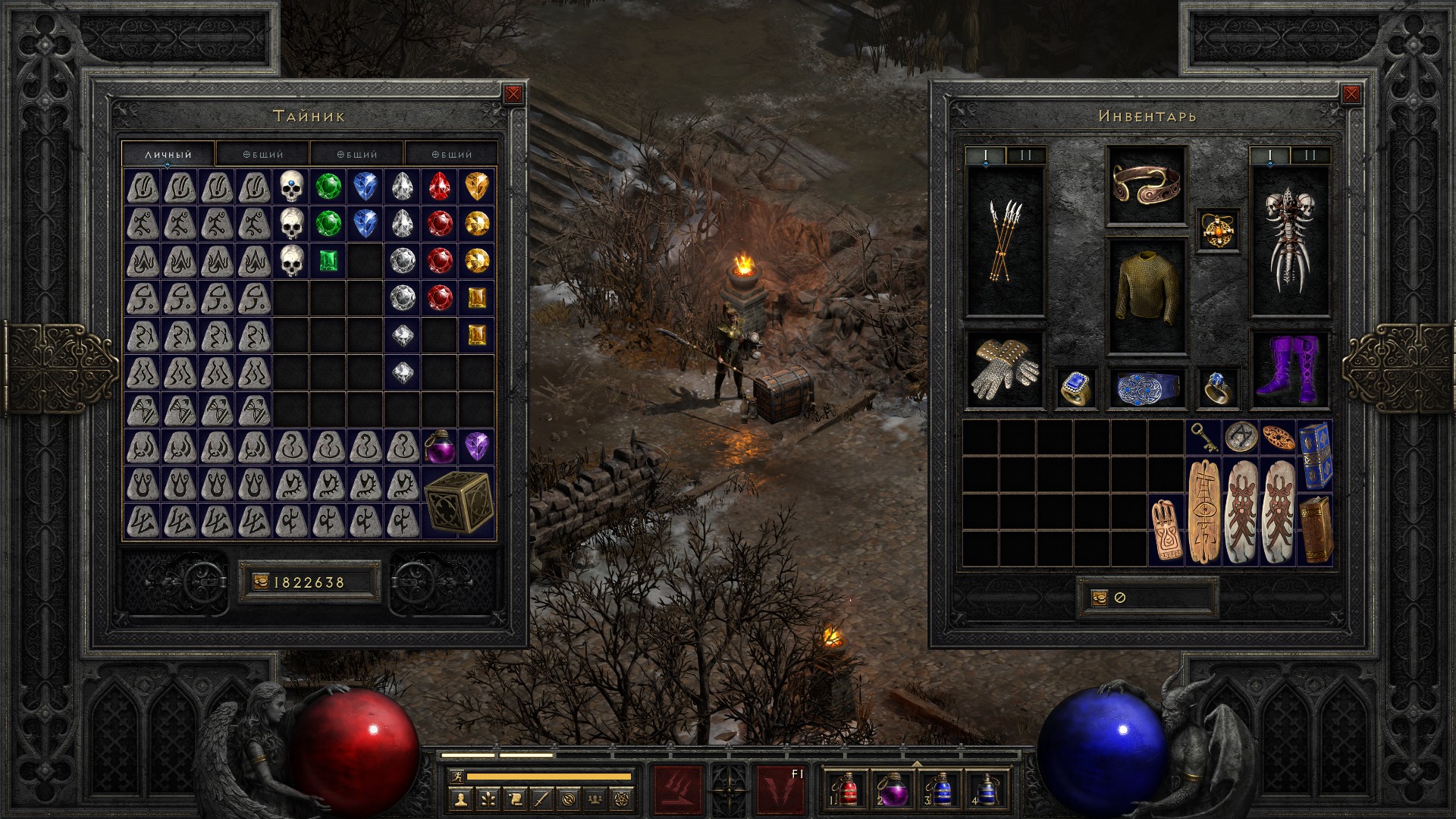1456x819 pixels.
Task: Open the stash gold withdraw button
Action: coord(261,582)
